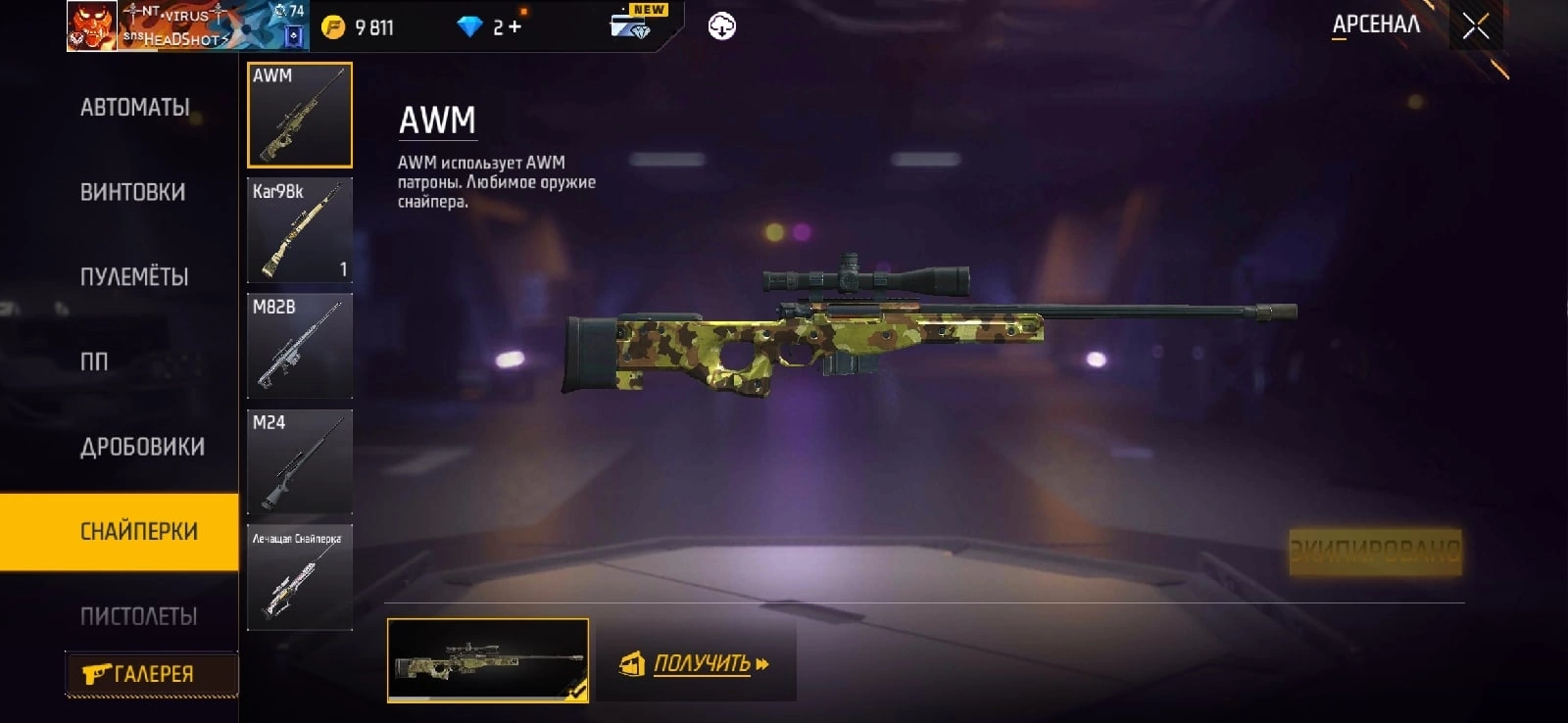1568x723 pixels.
Task: Show the ПП weapon category
Action: click(94, 361)
